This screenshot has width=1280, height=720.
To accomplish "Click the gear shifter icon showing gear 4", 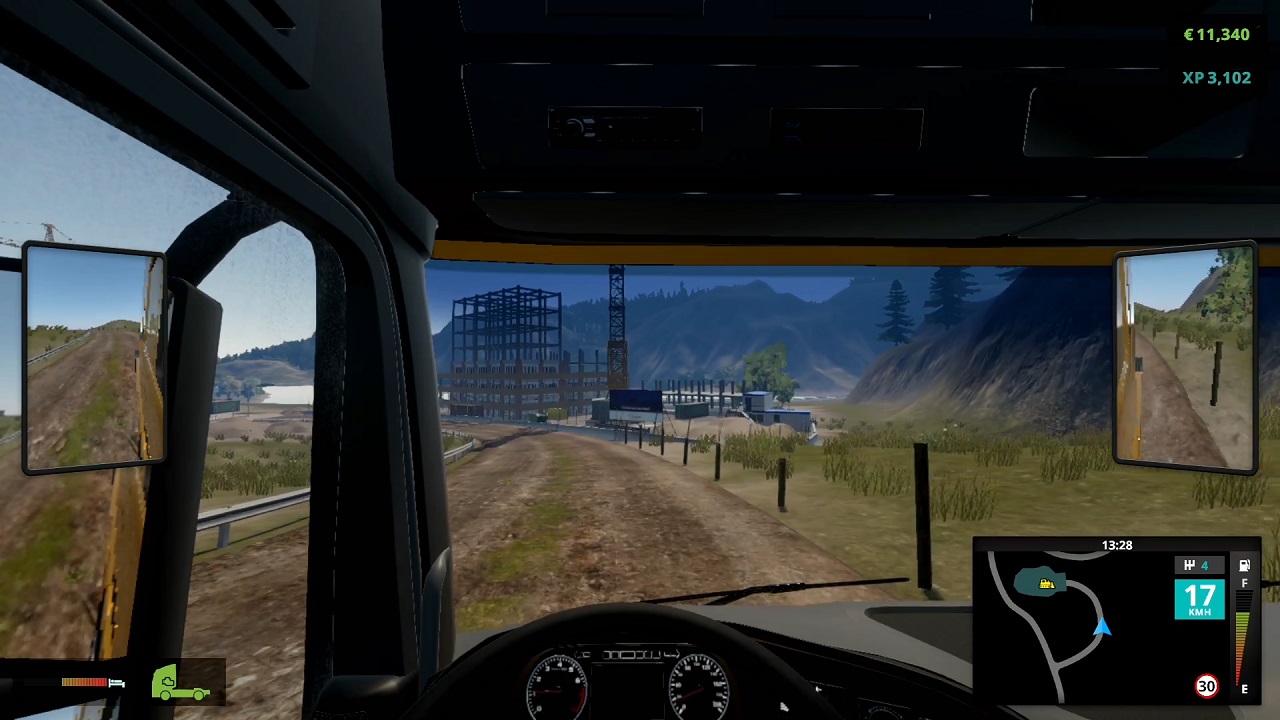I will pos(1199,564).
